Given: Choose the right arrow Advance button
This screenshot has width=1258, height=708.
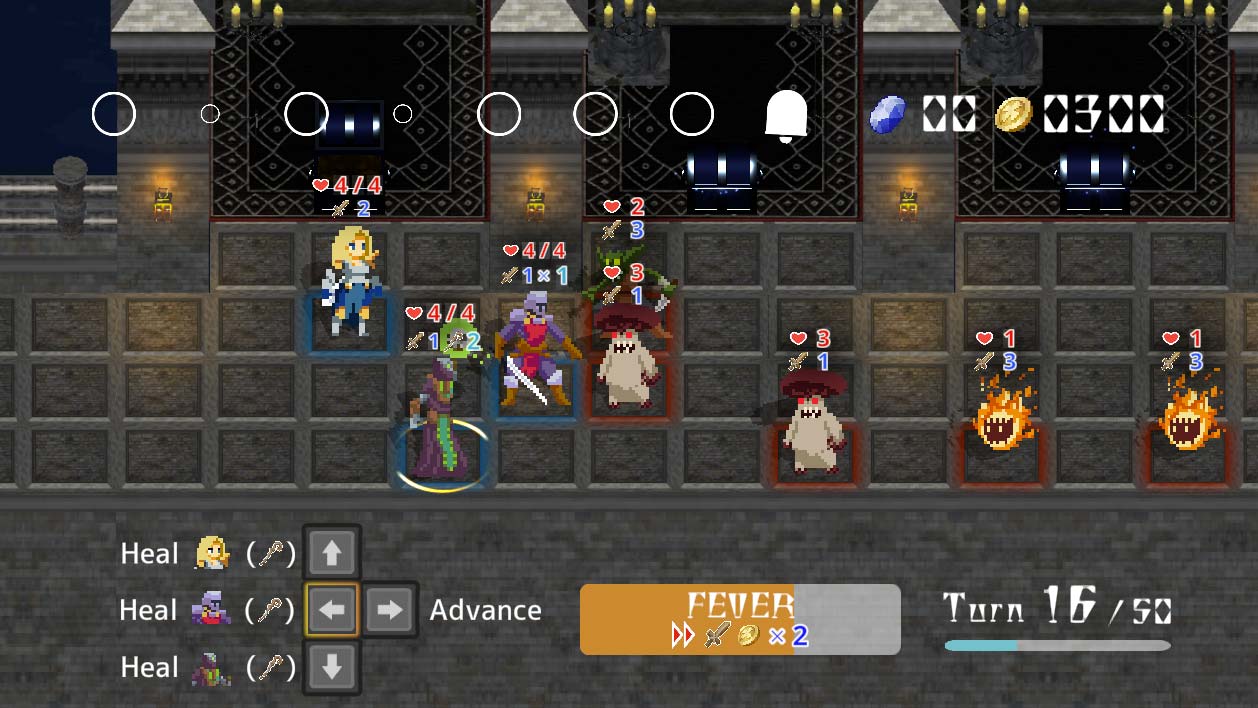Looking at the screenshot, I should (x=389, y=610).
